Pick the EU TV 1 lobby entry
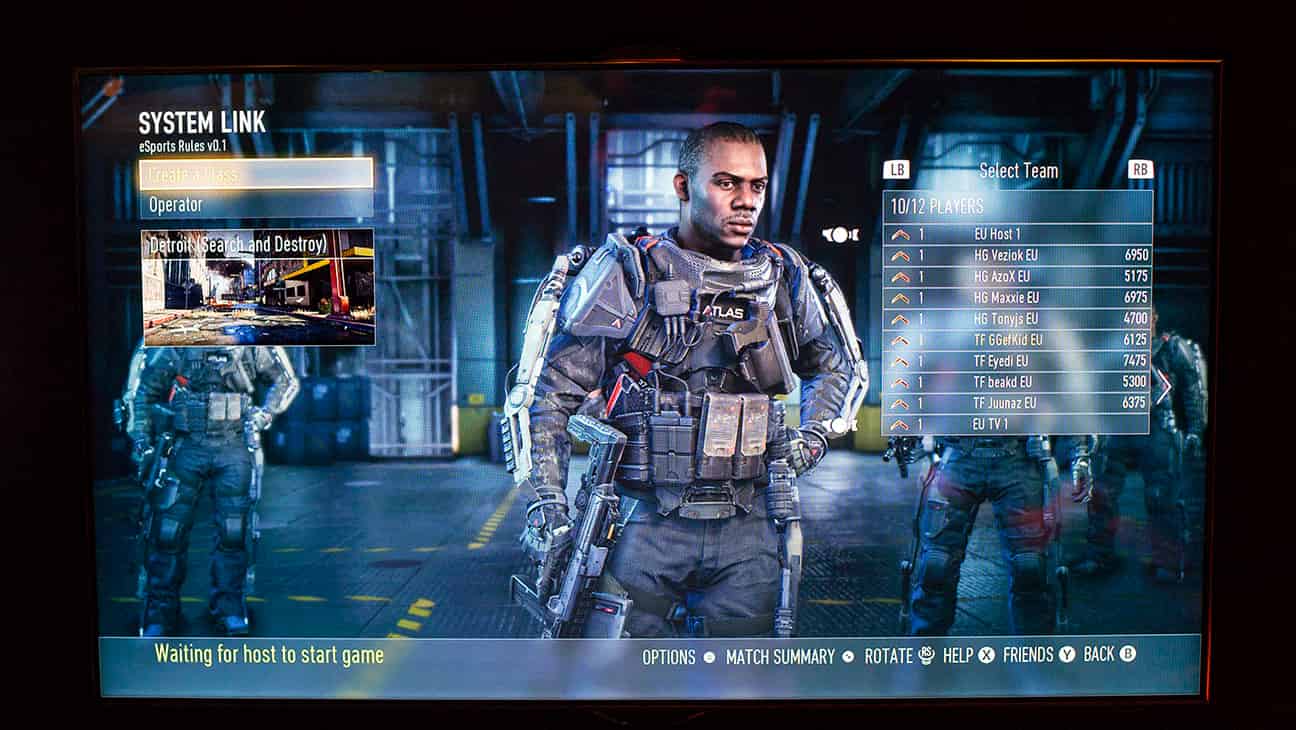This screenshot has width=1296, height=730. (1017, 424)
